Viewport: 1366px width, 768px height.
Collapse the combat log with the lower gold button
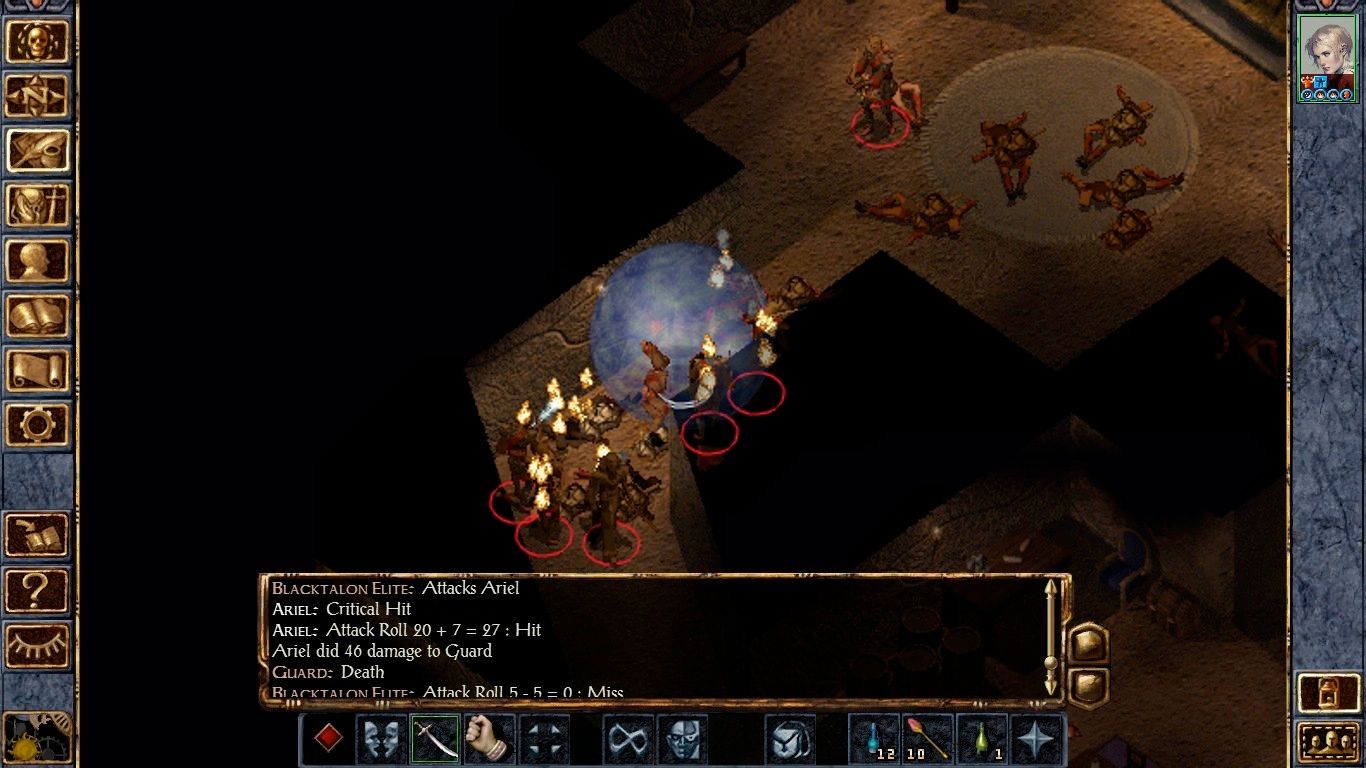pyautogui.click(x=1088, y=686)
